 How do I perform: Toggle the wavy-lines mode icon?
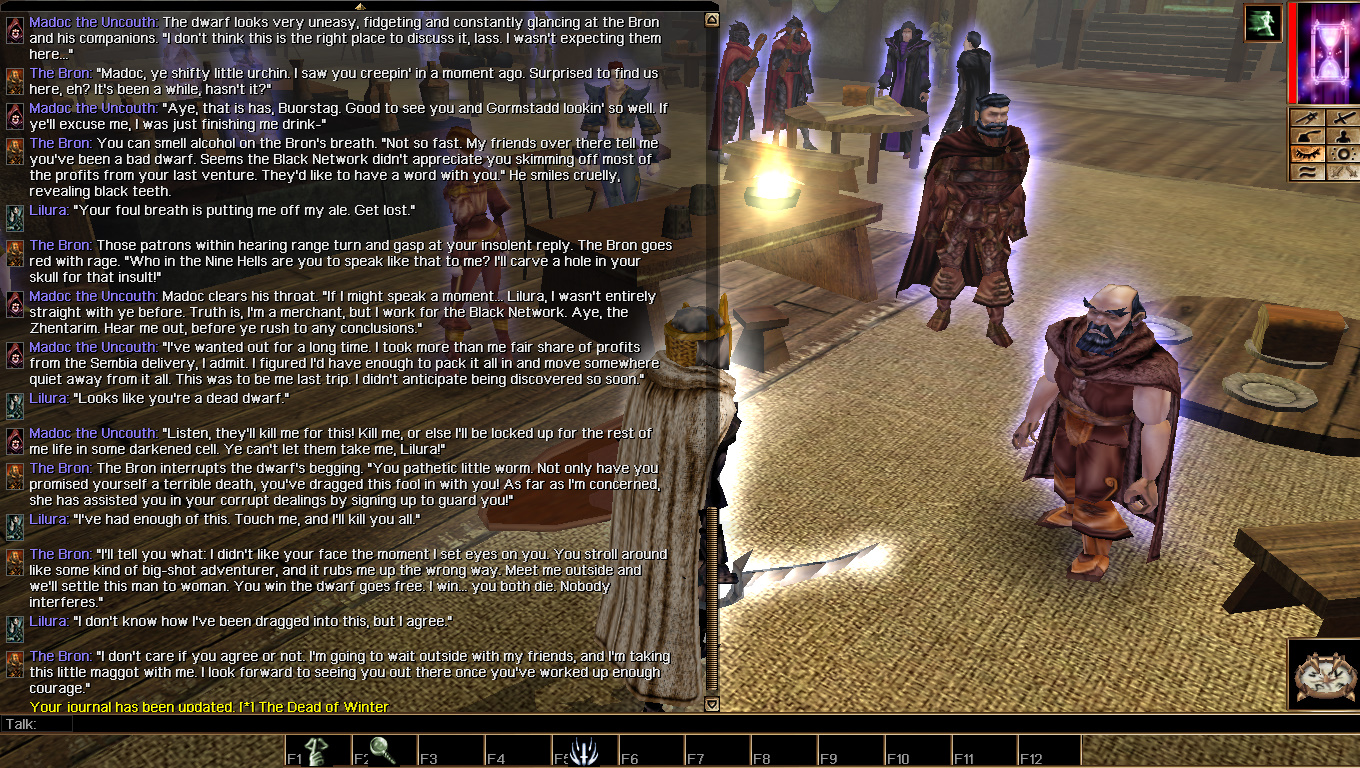click(1310, 172)
